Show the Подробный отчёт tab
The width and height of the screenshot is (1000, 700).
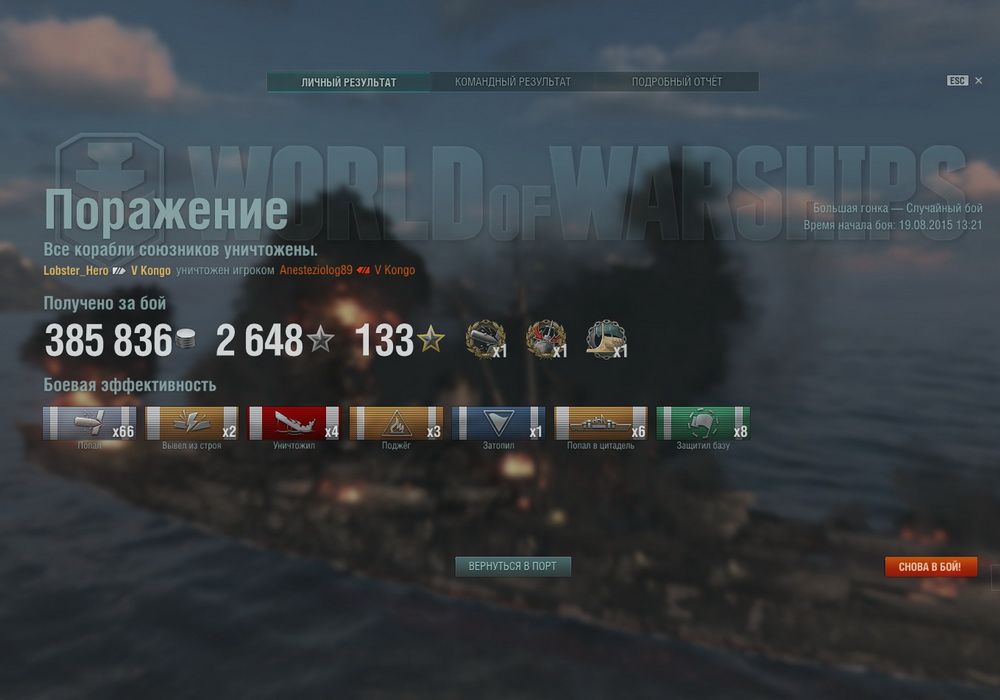point(676,82)
